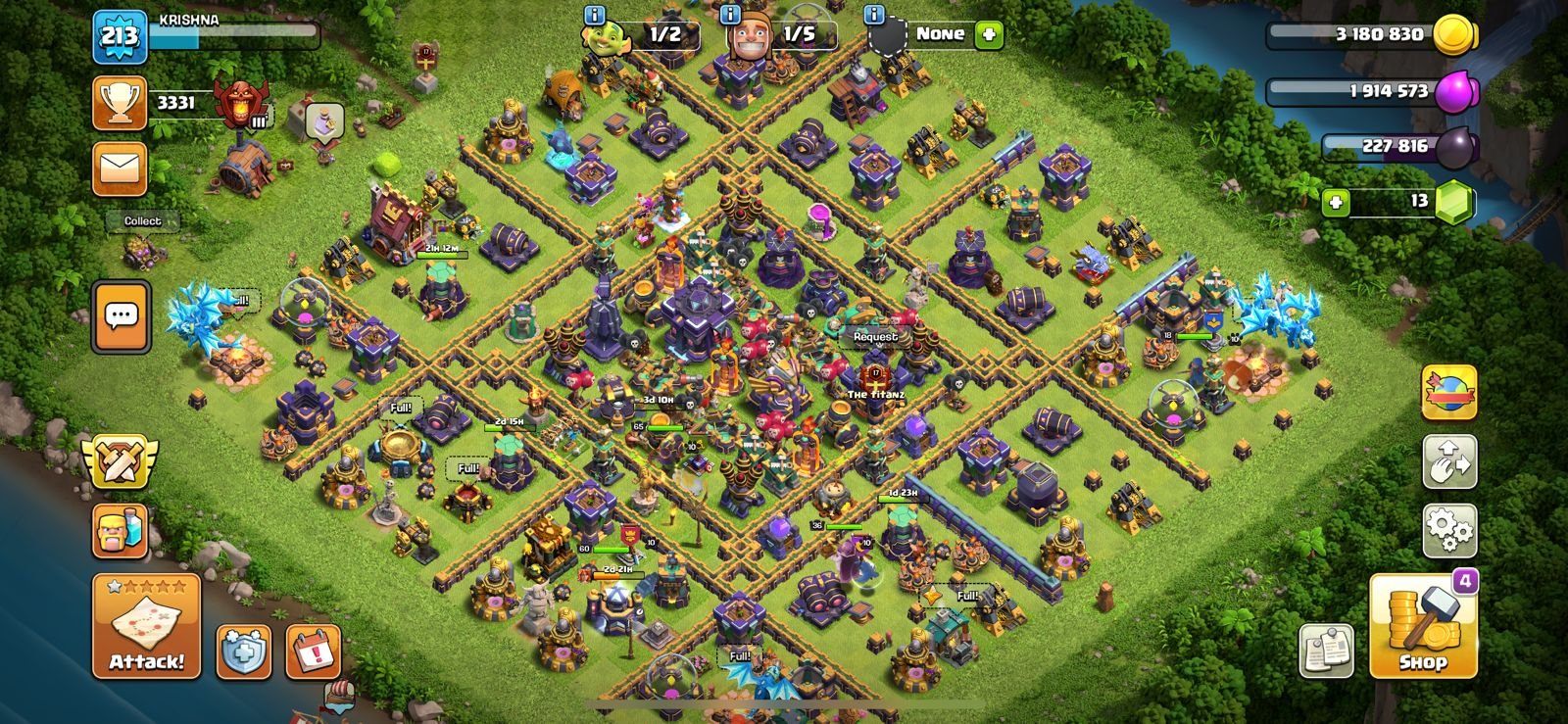Open the clipboard notes icon
Screen dimensions: 1568x724
click(x=1326, y=650)
